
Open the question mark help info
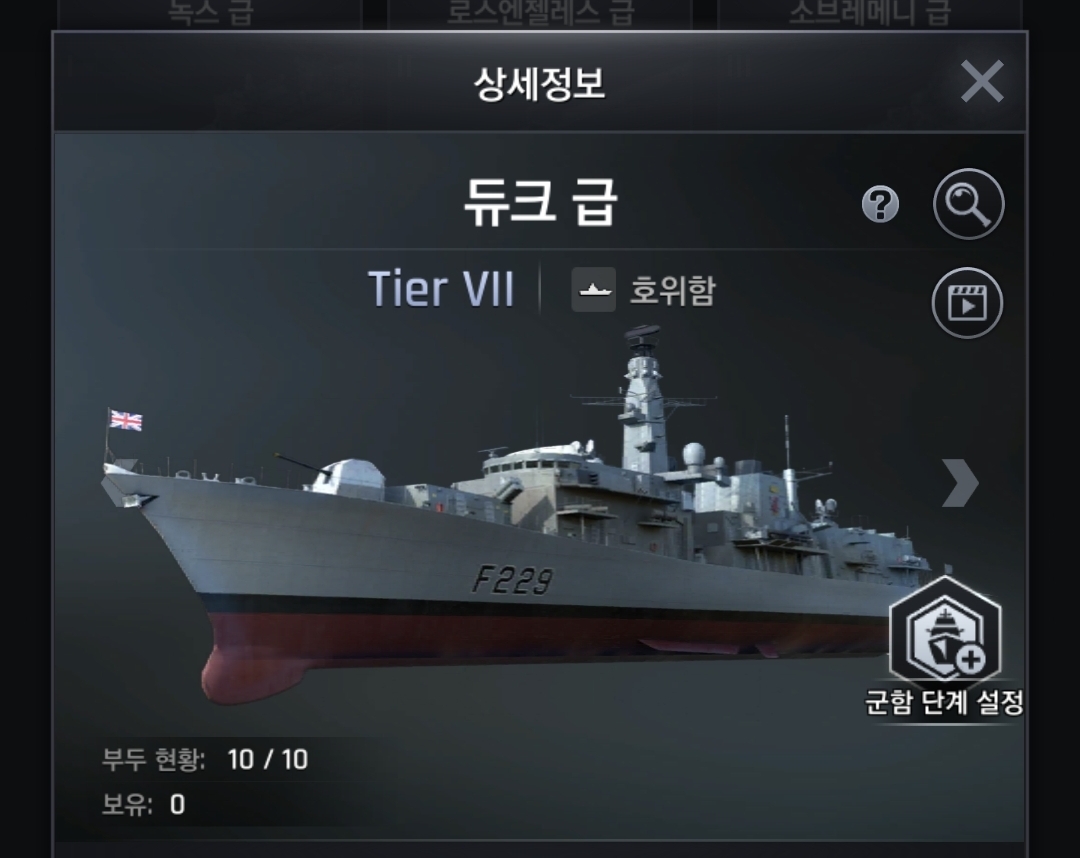880,205
